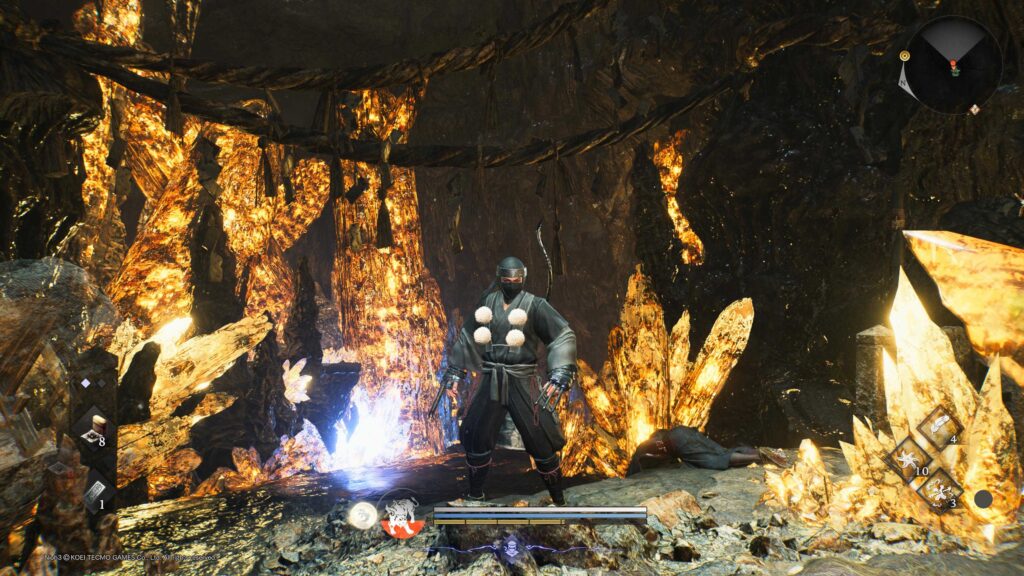The image size is (1024, 576).
Task: Use the item shortcut slot with count 3
Action: pos(940,491)
